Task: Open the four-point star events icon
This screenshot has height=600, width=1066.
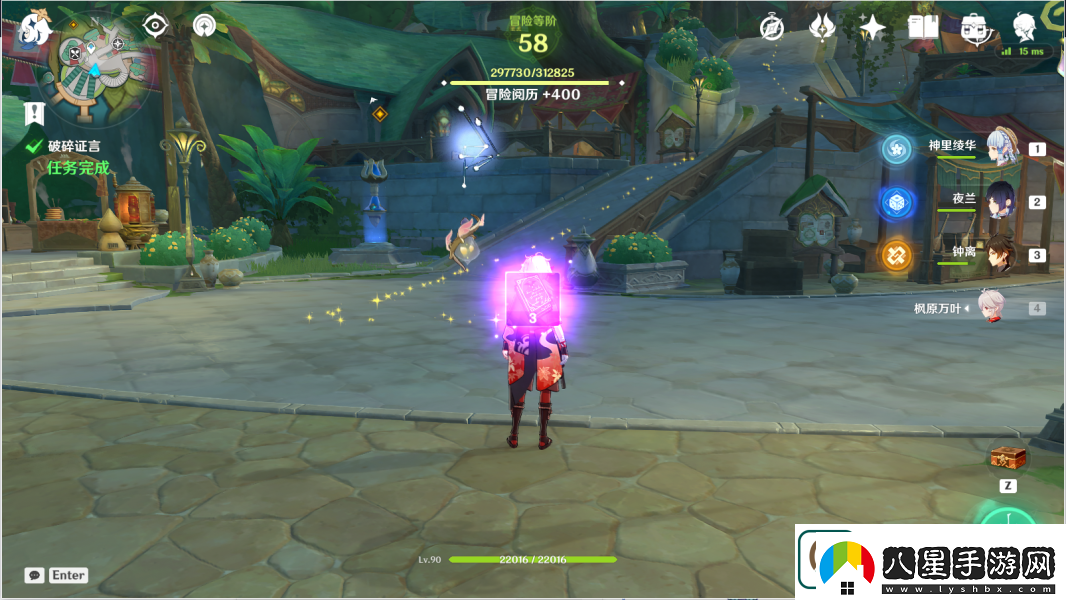Action: (x=872, y=27)
